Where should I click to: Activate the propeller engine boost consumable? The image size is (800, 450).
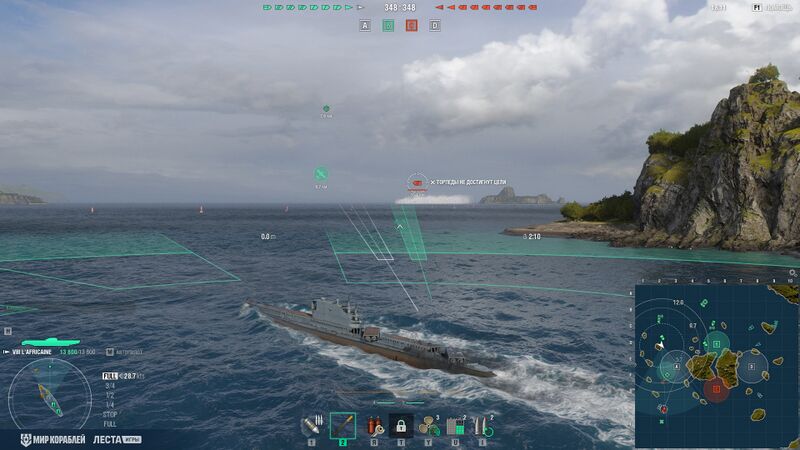[428, 426]
